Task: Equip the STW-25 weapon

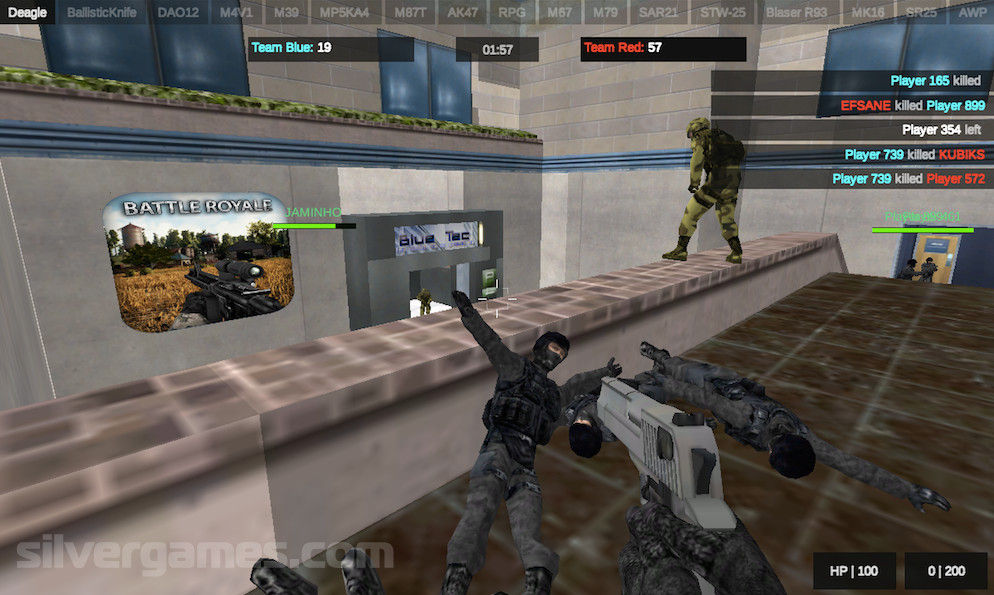Action: click(722, 13)
